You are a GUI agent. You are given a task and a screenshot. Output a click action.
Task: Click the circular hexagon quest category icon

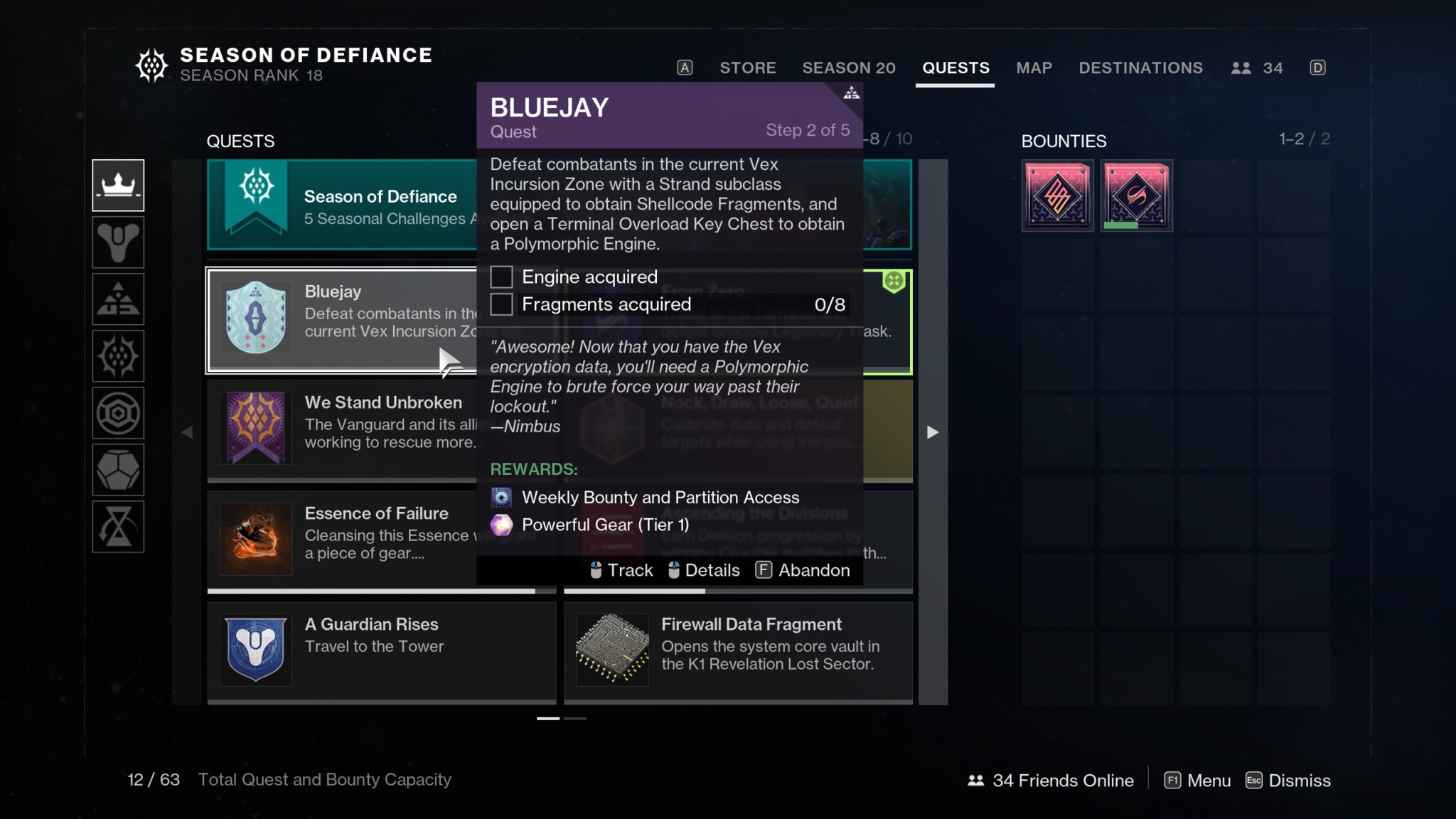(118, 413)
